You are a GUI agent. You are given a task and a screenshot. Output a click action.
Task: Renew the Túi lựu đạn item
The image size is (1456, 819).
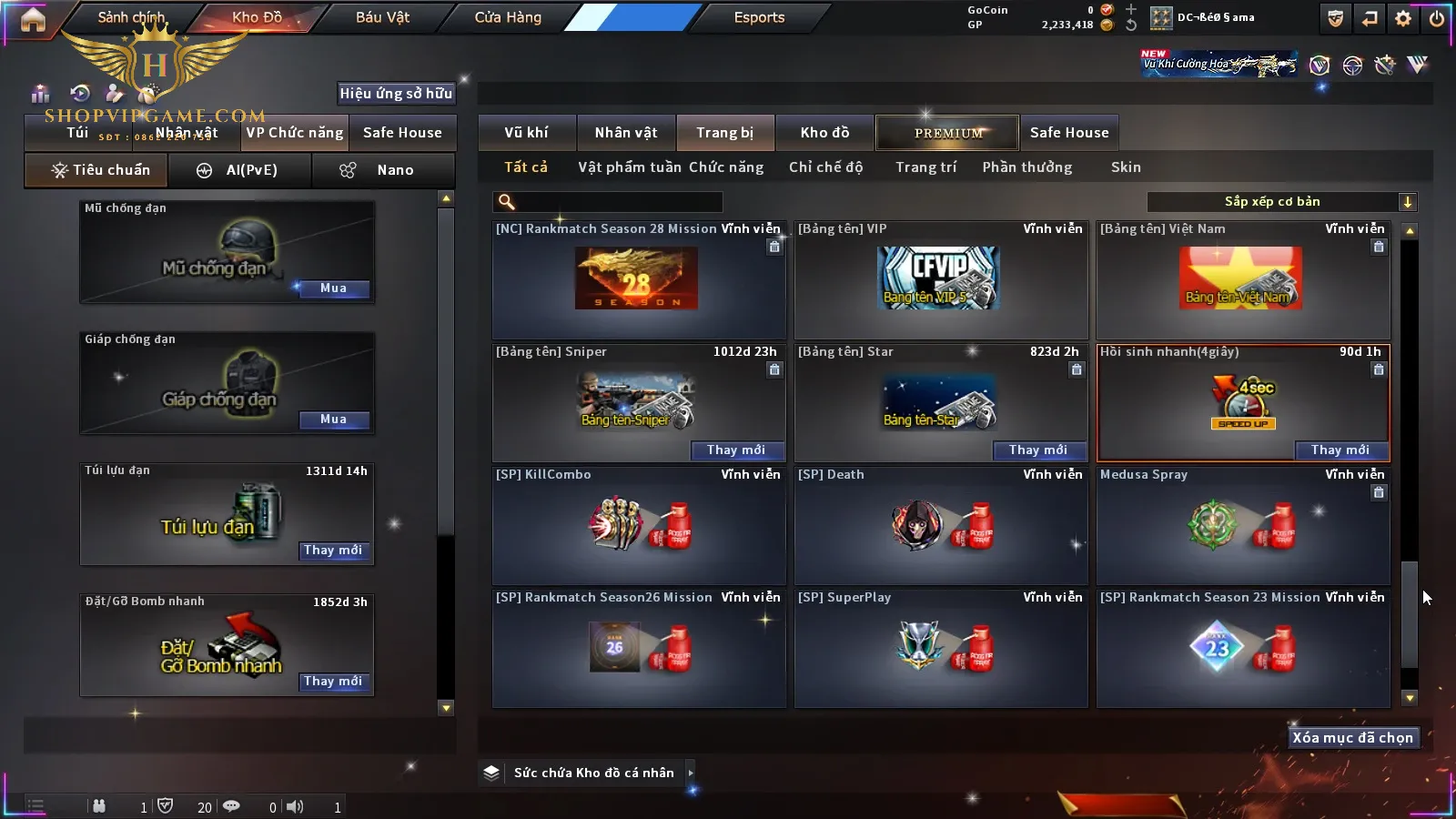[x=333, y=551]
